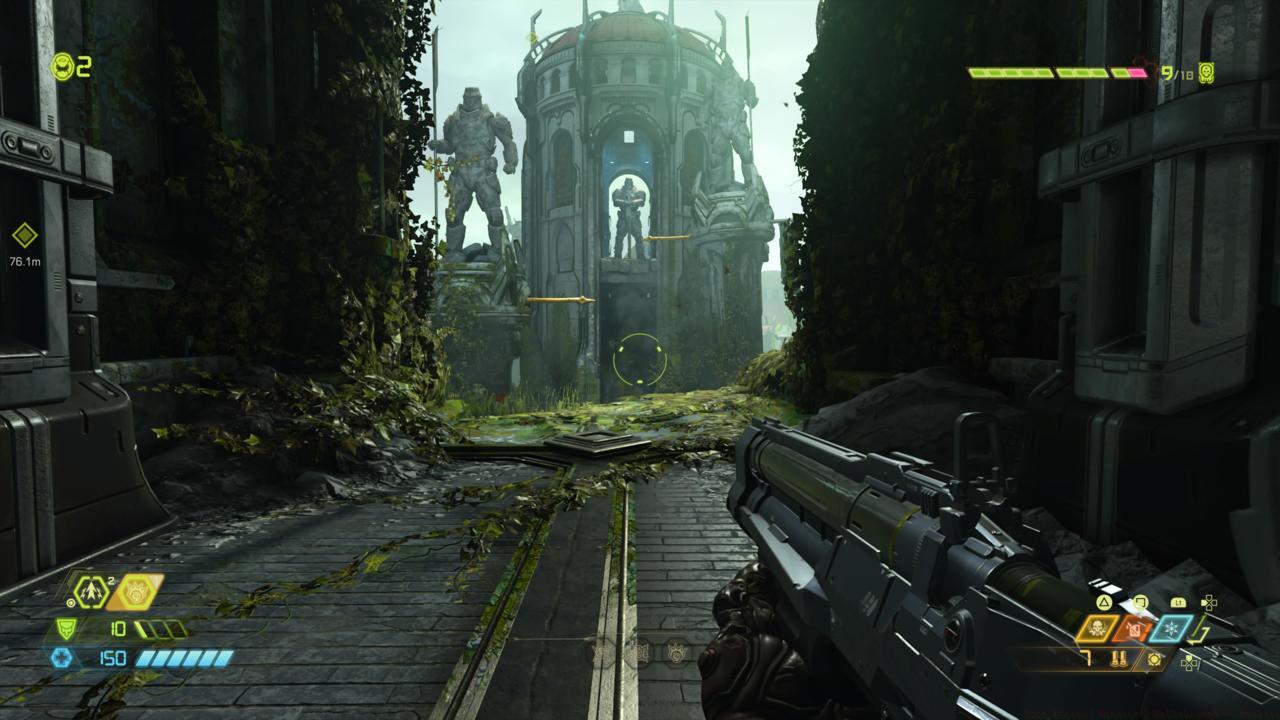Click the blue health cross icon
The width and height of the screenshot is (1280, 720).
coord(61,657)
